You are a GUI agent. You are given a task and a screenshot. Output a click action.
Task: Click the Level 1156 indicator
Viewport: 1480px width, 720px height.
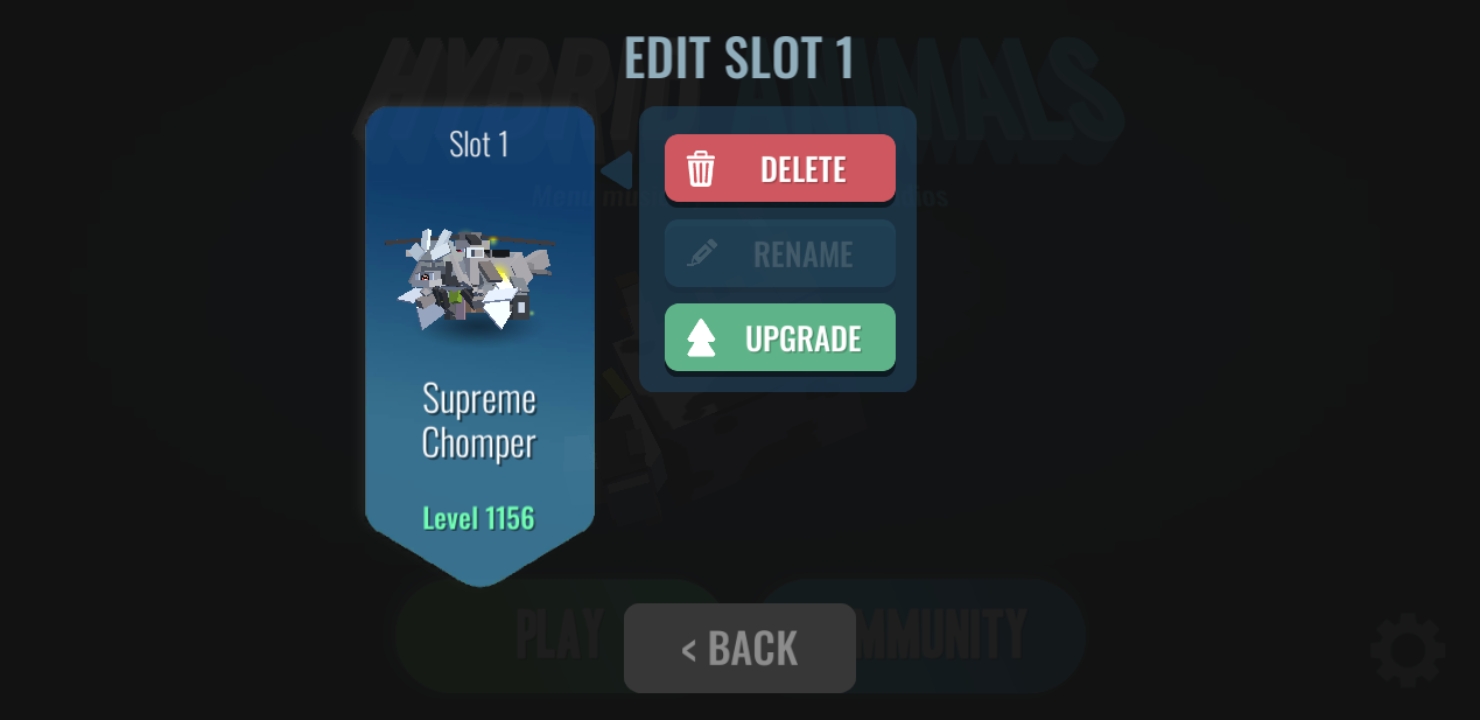coord(479,518)
